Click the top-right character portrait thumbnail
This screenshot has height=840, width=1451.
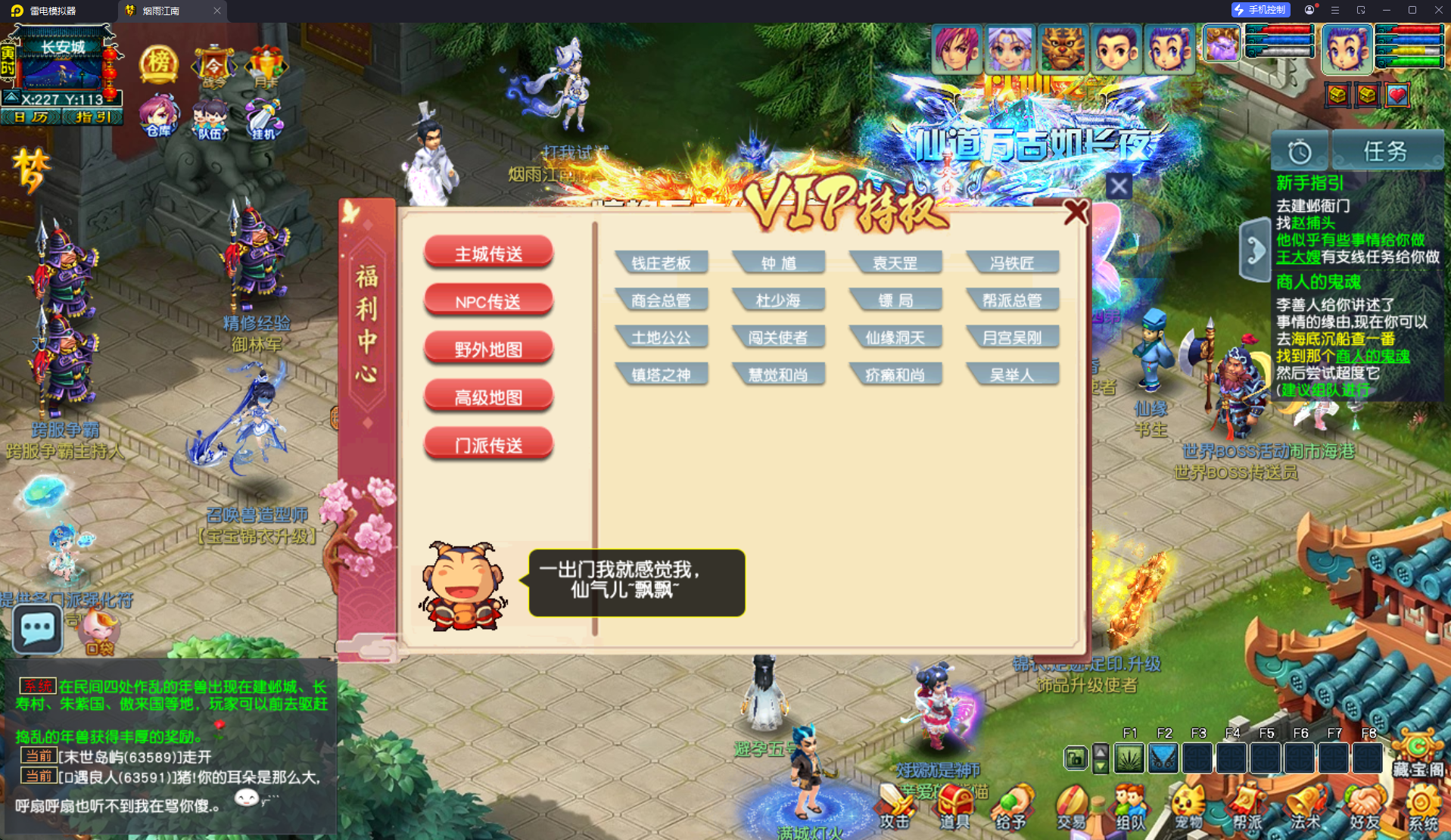pyautogui.click(x=1347, y=48)
